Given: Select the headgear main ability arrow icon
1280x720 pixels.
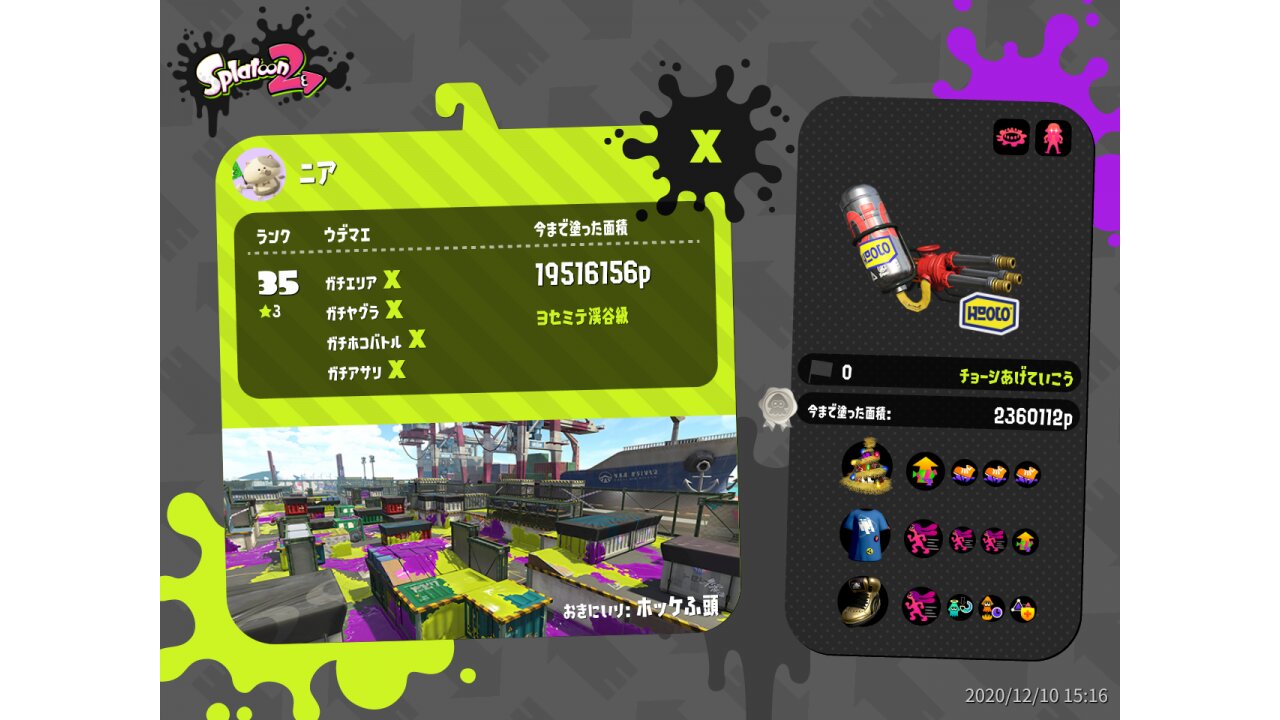Looking at the screenshot, I should click(x=925, y=471).
